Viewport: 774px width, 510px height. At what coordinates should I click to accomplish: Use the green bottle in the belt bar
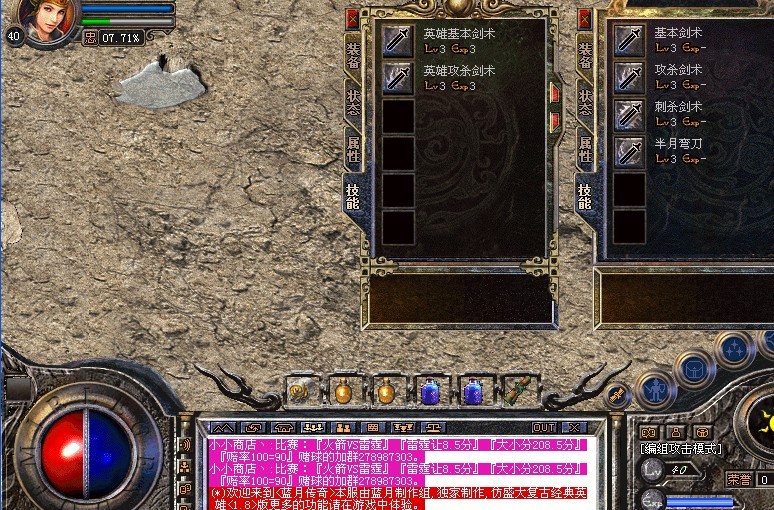517,390
